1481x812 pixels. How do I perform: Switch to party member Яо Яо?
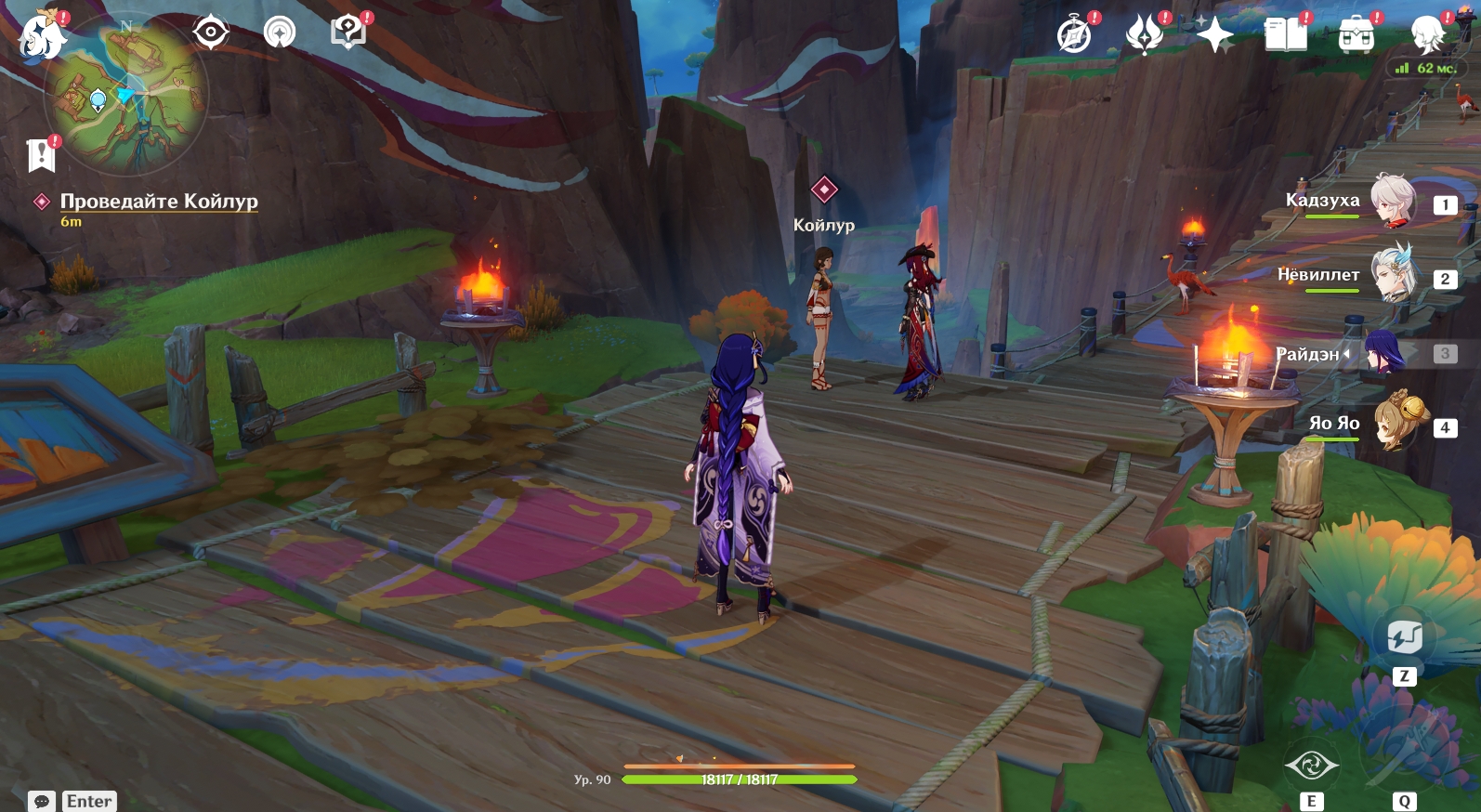click(1393, 425)
